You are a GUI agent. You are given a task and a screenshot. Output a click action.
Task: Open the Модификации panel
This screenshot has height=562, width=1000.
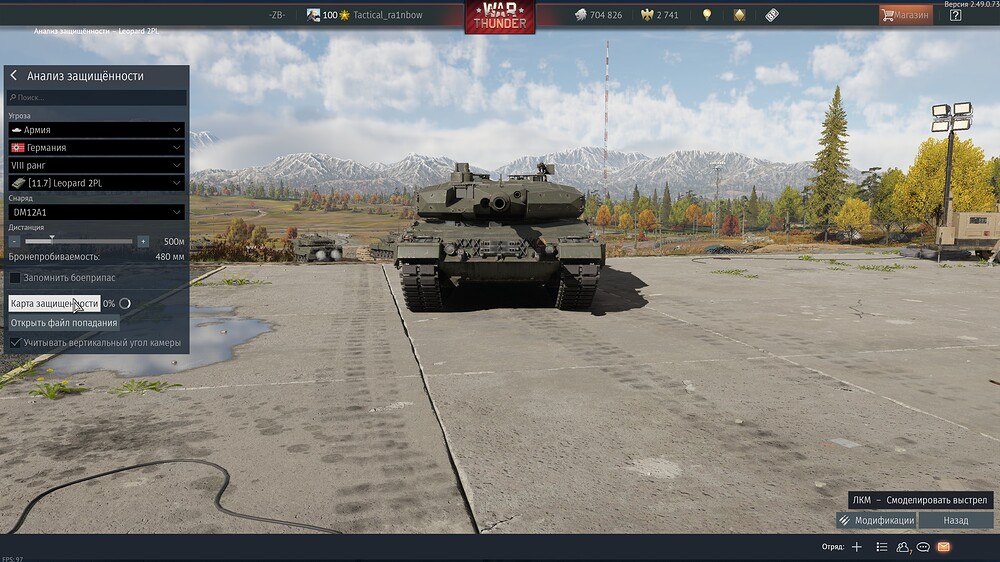point(876,521)
